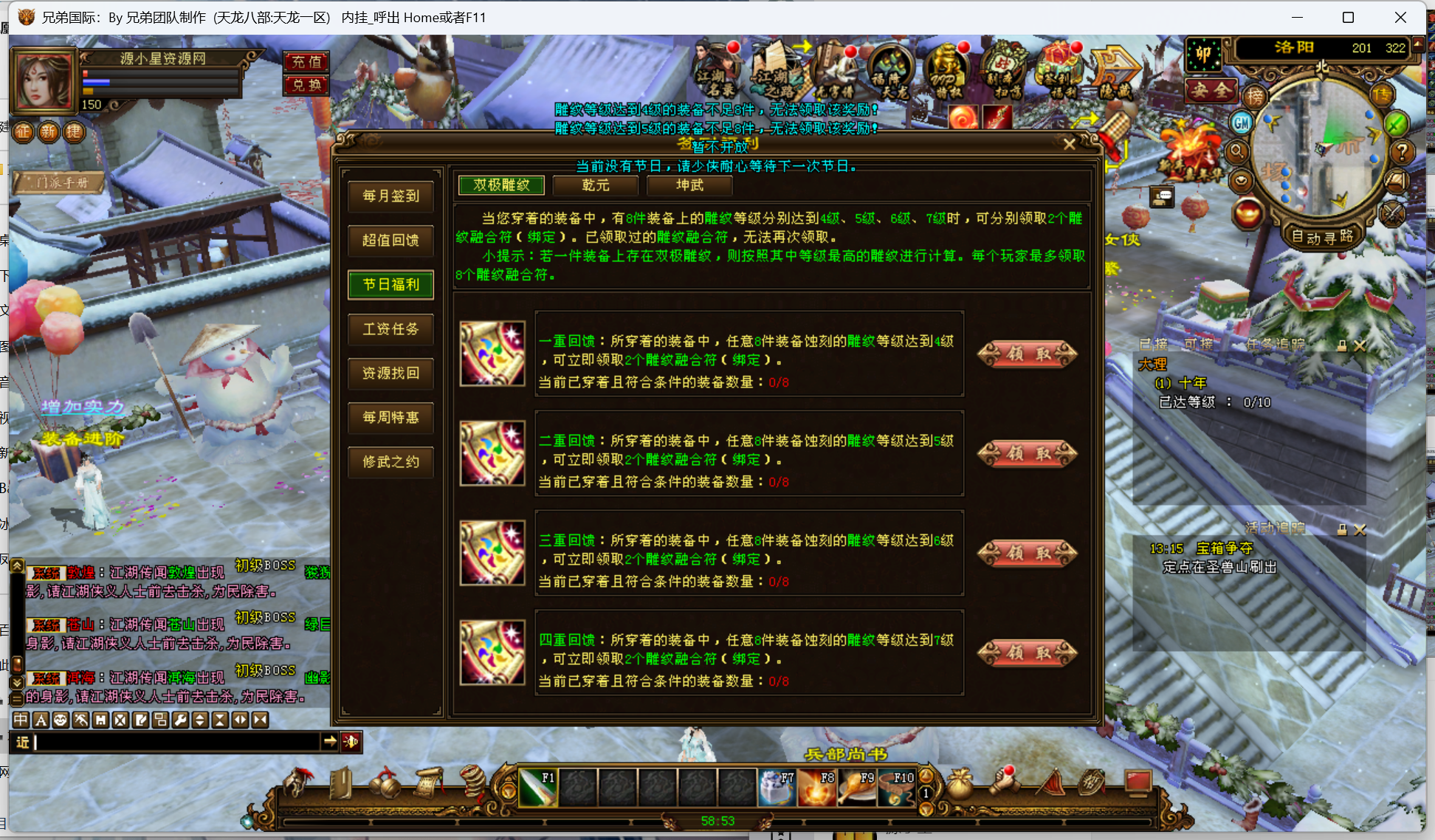Pin the 活动追踪 panel with pushpin

(x=1342, y=529)
